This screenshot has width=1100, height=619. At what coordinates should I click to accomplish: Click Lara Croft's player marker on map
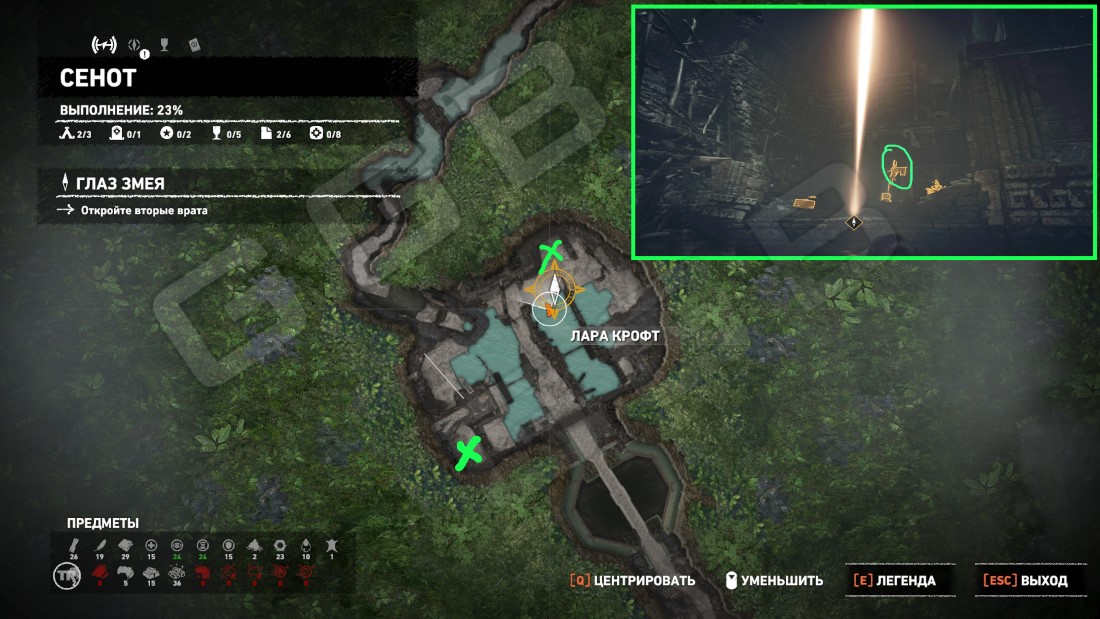coord(550,309)
